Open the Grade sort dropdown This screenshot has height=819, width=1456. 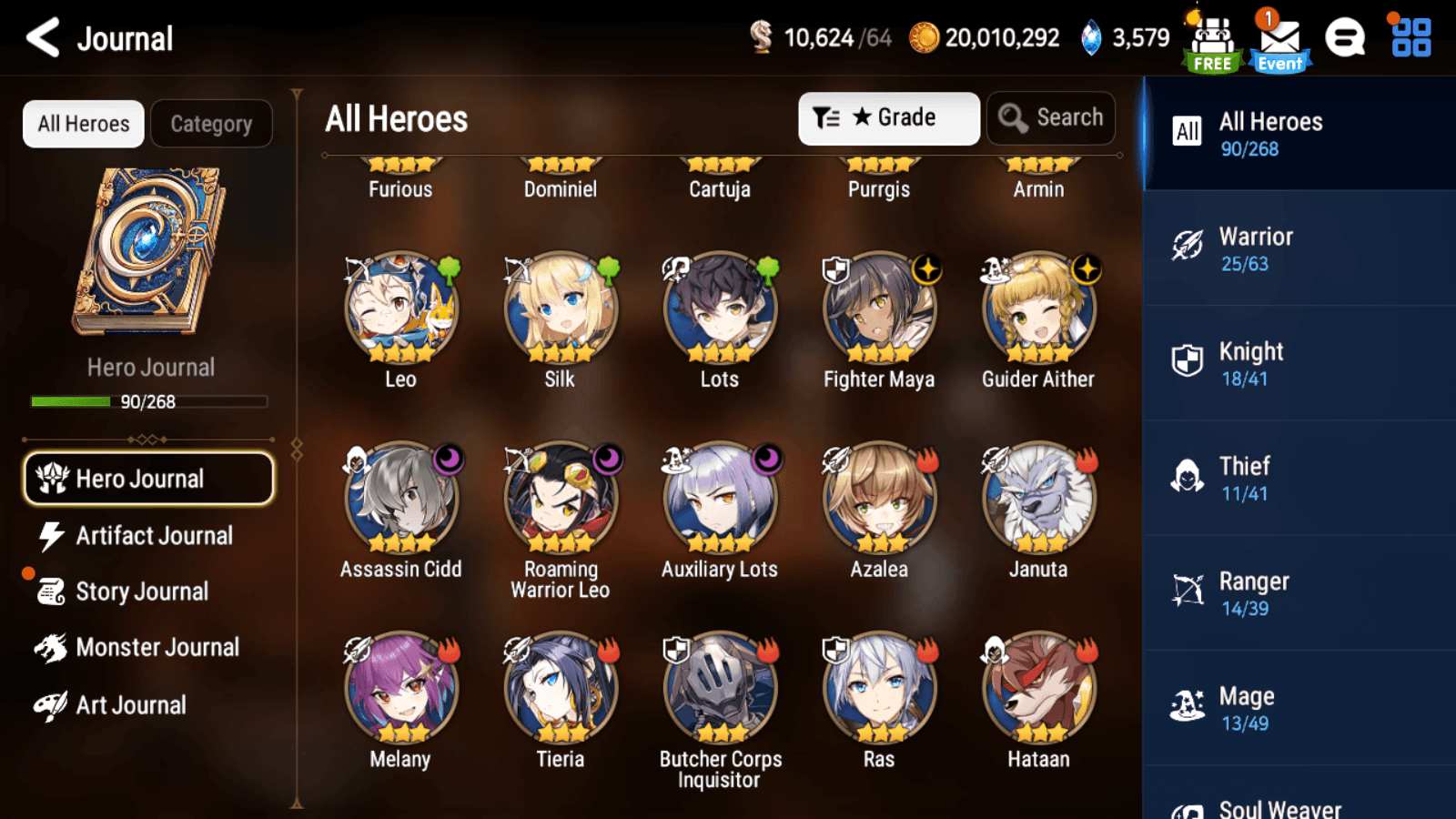[x=888, y=118]
